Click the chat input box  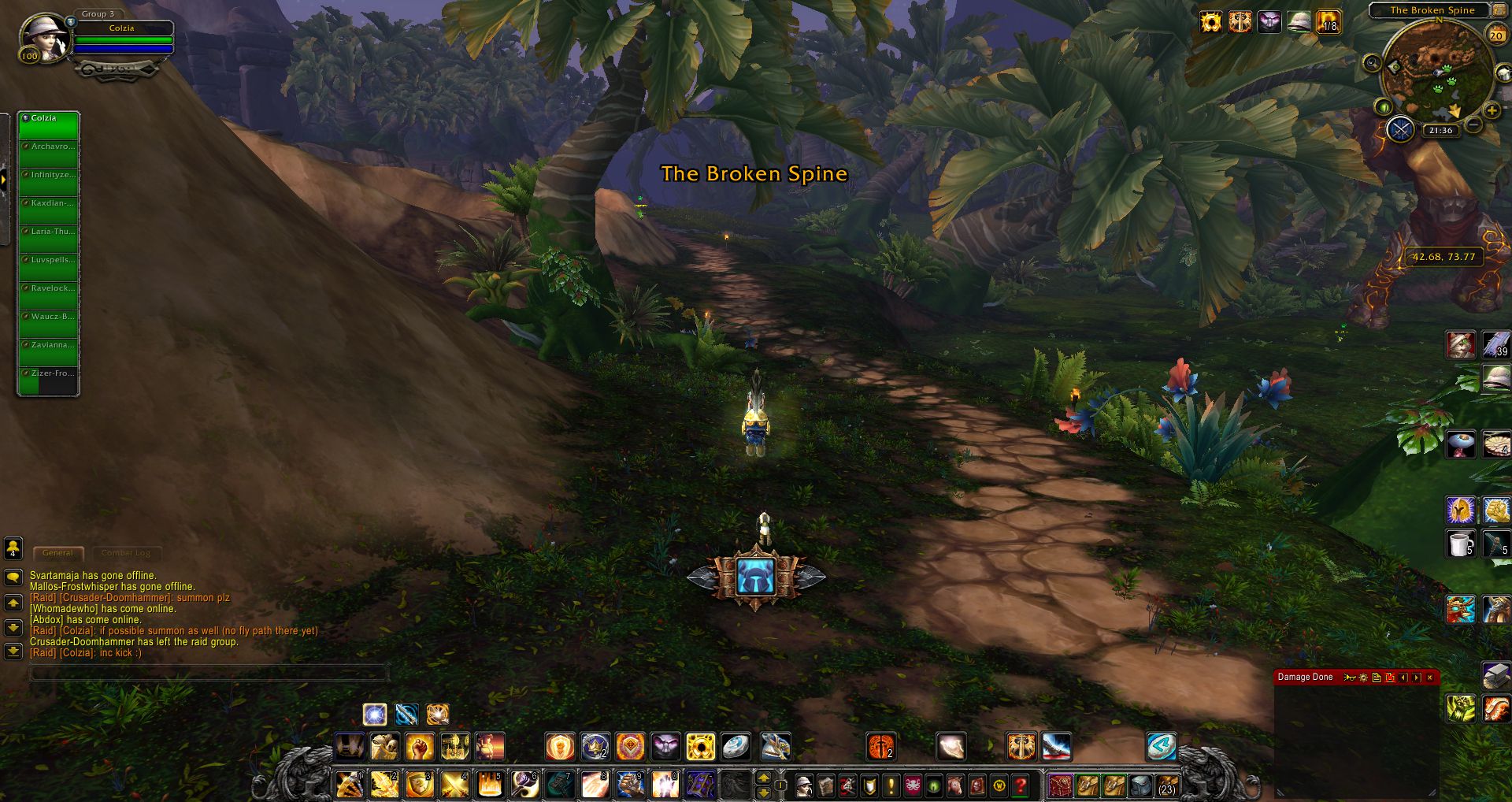pos(209,673)
